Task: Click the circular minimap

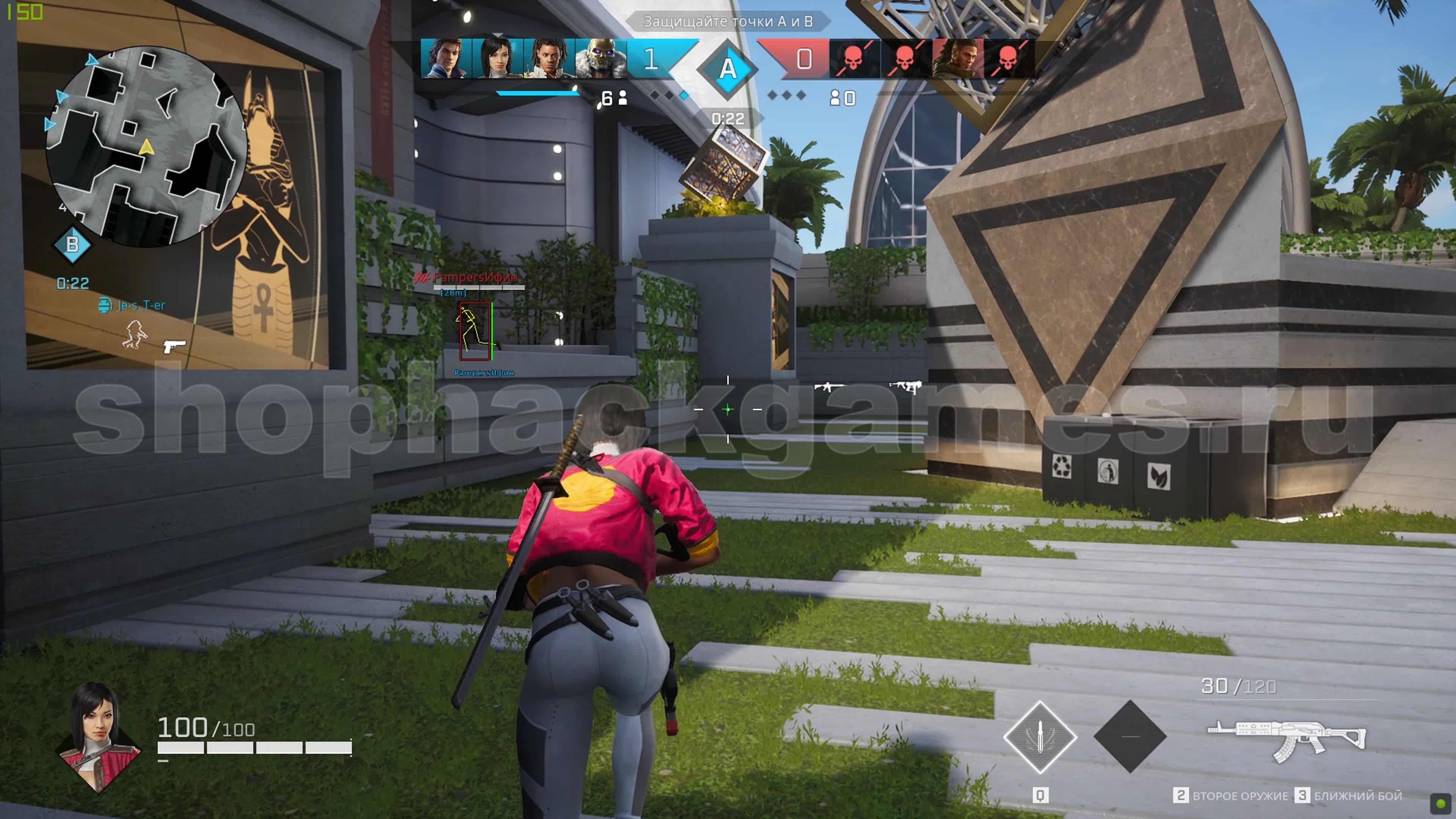Action: (x=146, y=146)
